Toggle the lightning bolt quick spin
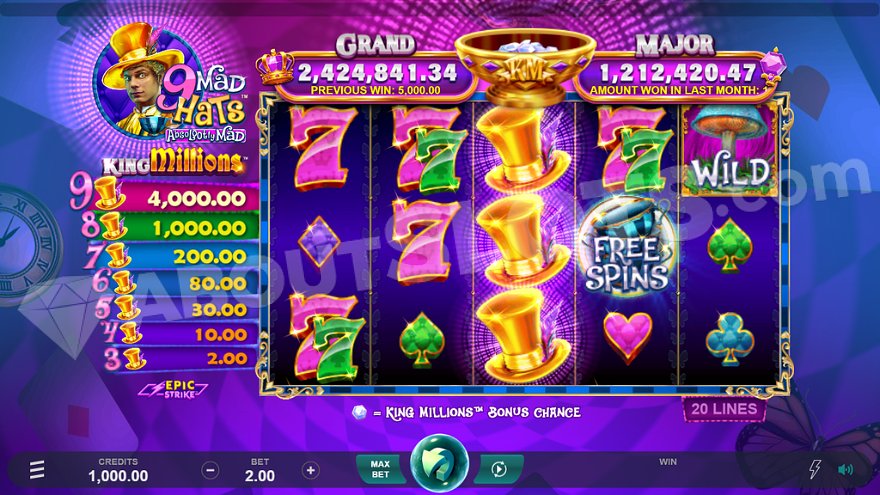 click(814, 469)
